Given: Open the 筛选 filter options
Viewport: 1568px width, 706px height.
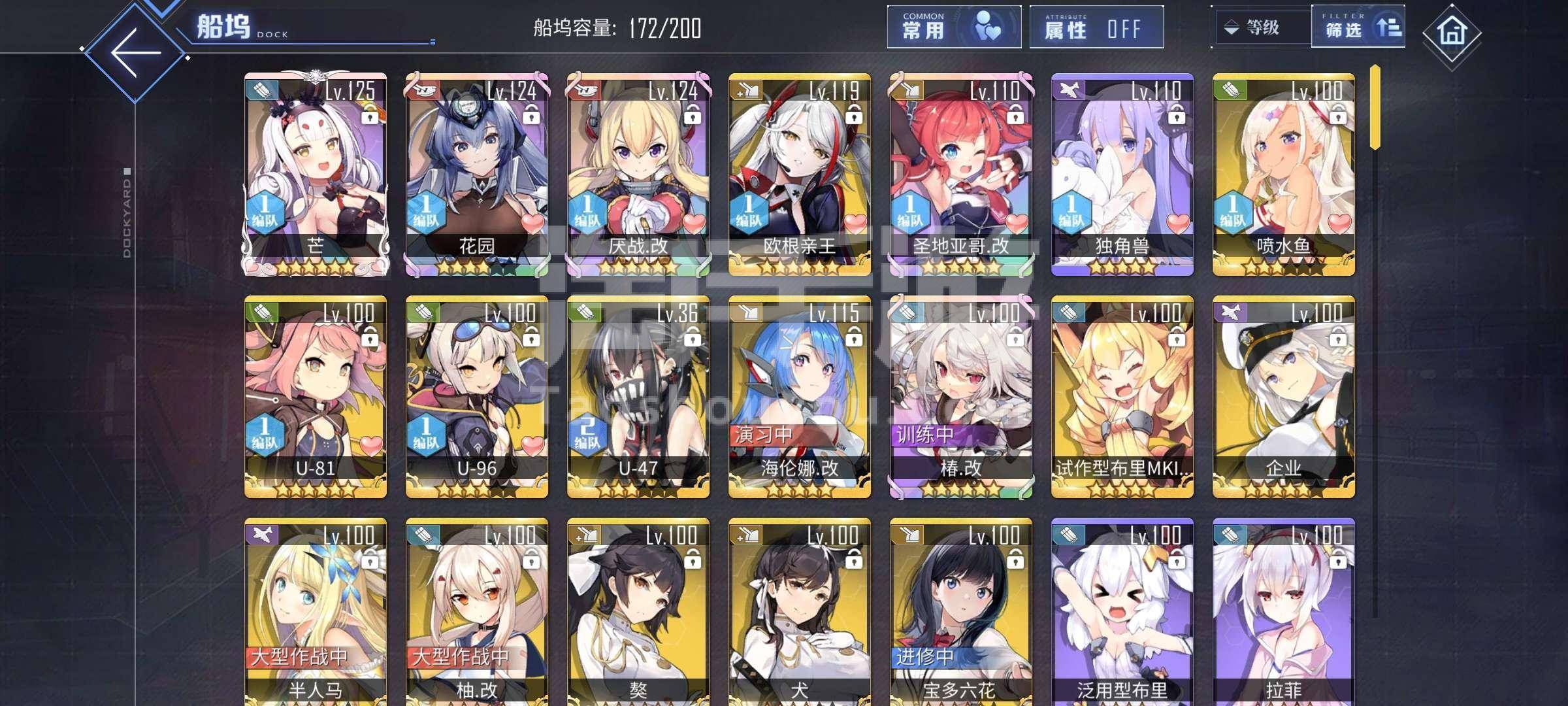Looking at the screenshot, I should pyautogui.click(x=1357, y=27).
